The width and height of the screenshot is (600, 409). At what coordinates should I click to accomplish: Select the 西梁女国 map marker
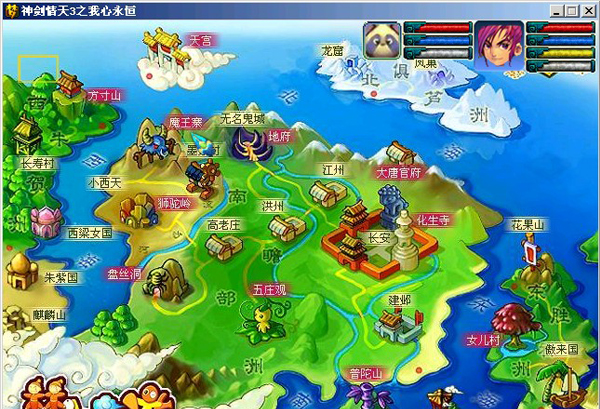(x=89, y=232)
